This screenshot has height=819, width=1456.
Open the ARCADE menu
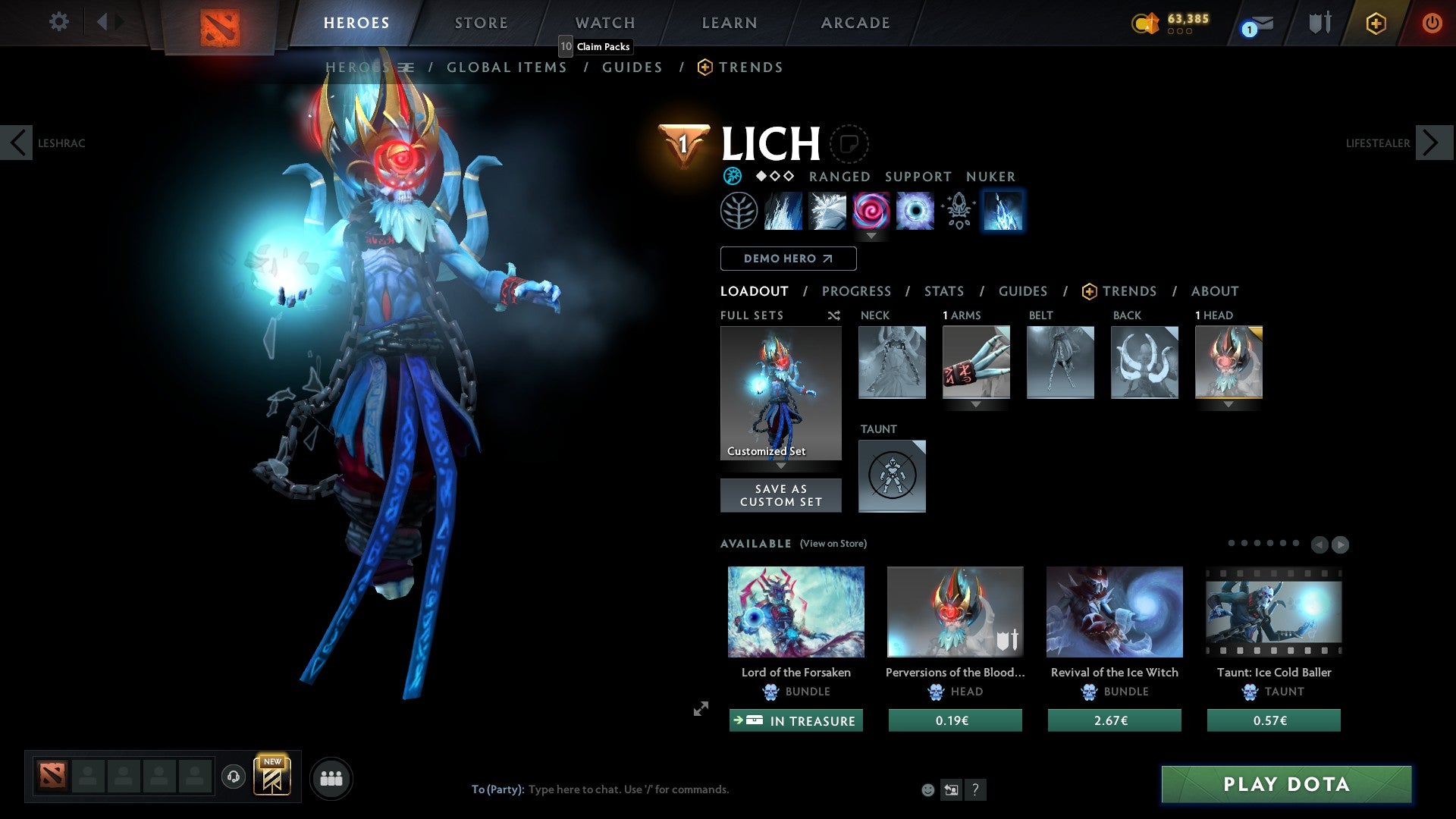(855, 23)
